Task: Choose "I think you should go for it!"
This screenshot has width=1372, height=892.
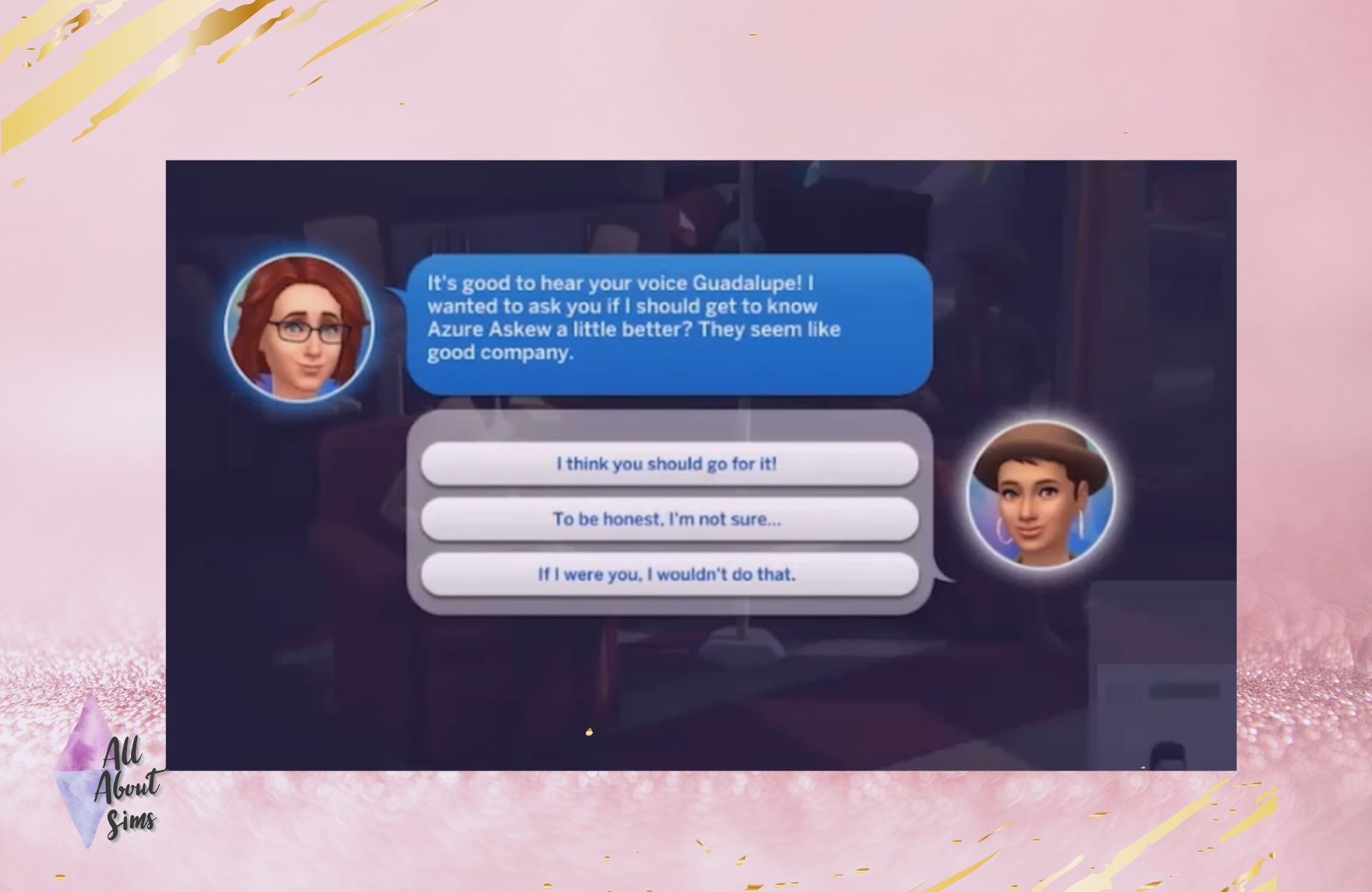Action: (669, 465)
